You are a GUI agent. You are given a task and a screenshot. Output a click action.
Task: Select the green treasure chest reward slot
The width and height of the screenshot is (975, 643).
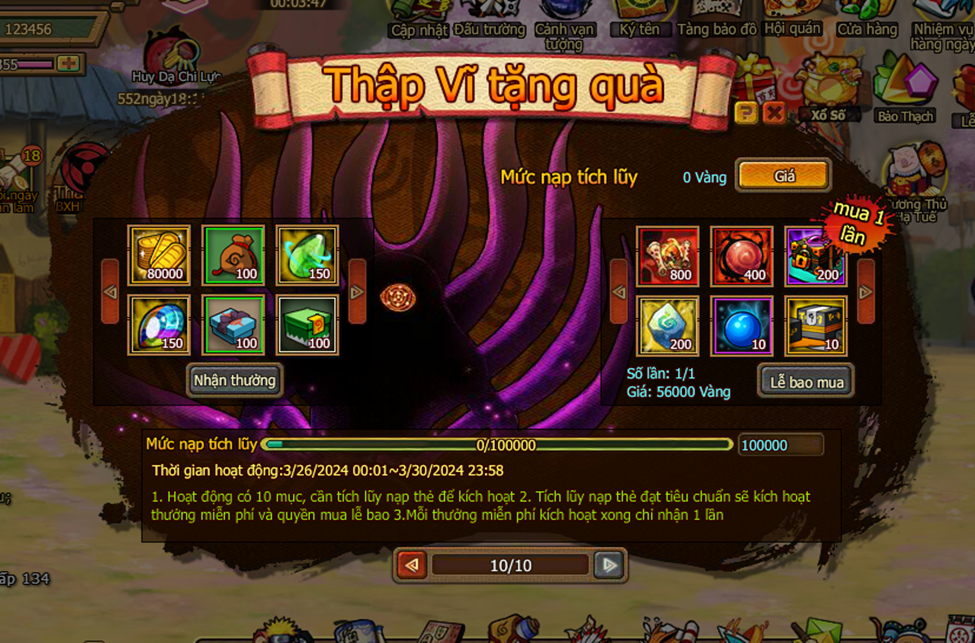click(307, 325)
